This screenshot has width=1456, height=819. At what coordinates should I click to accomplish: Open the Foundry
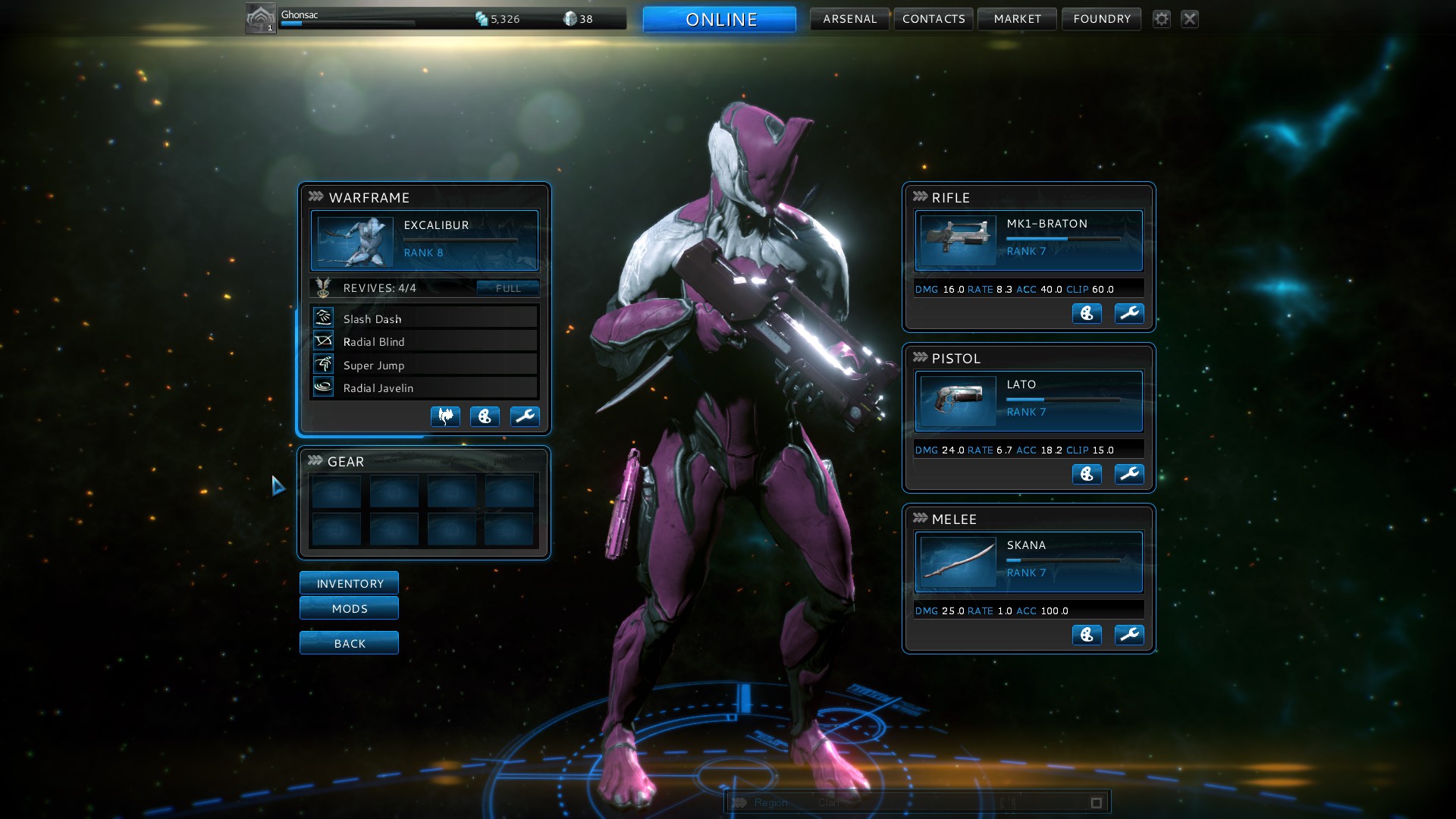[x=1101, y=19]
